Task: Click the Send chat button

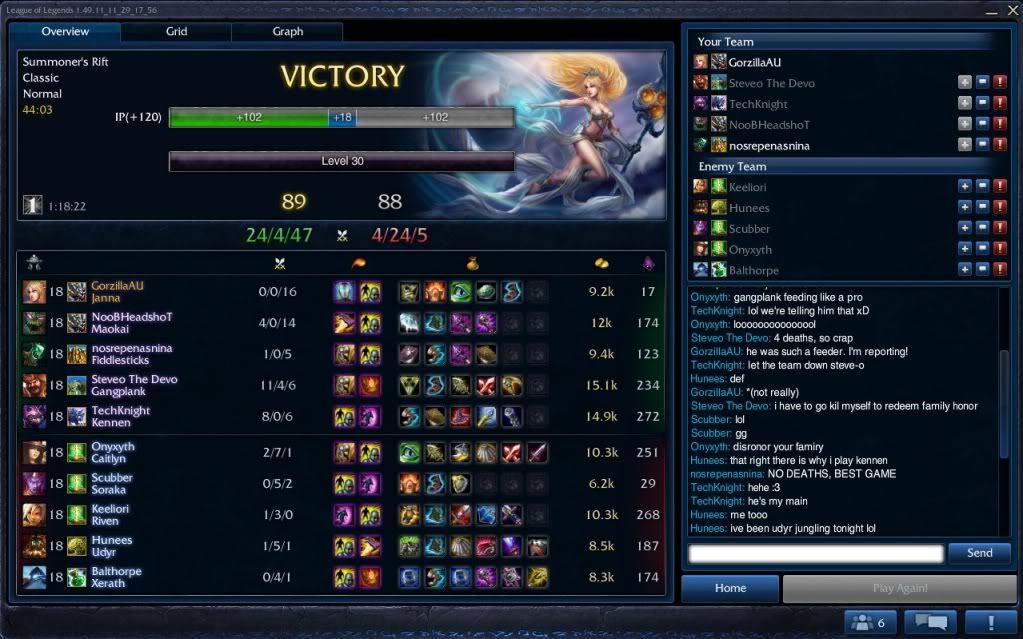Action: (979, 553)
